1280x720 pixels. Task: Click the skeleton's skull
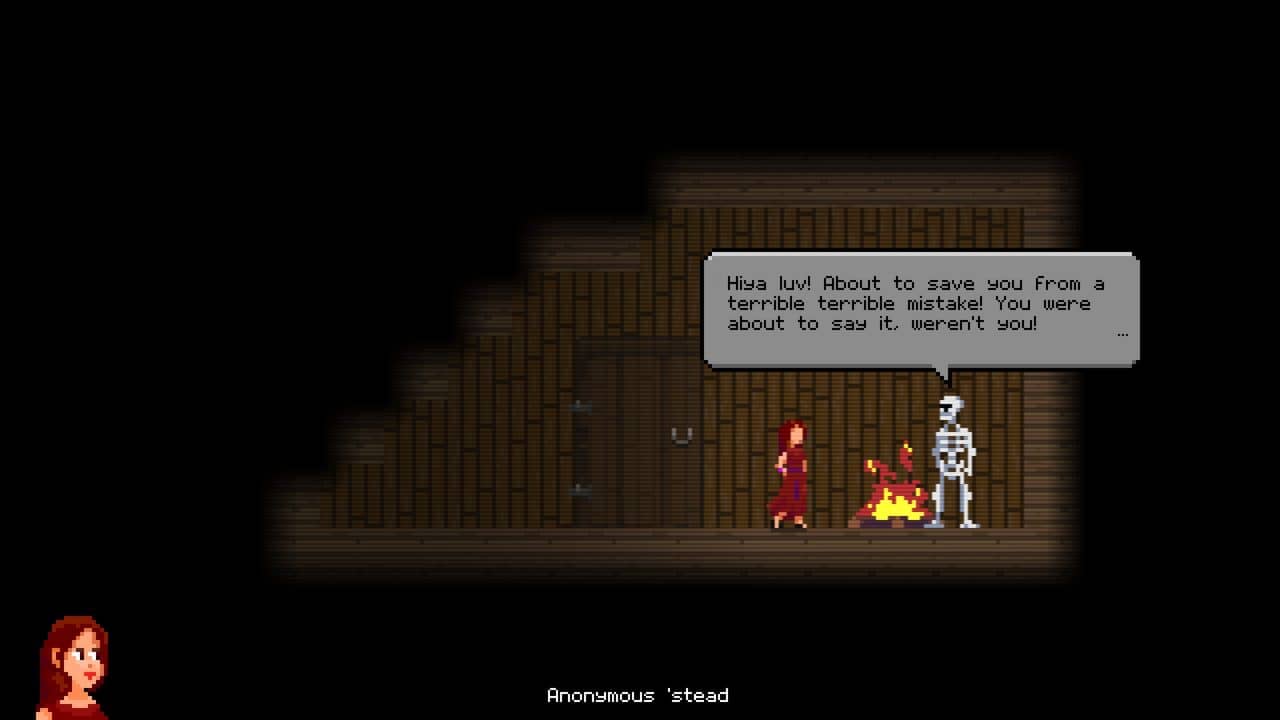pos(948,405)
